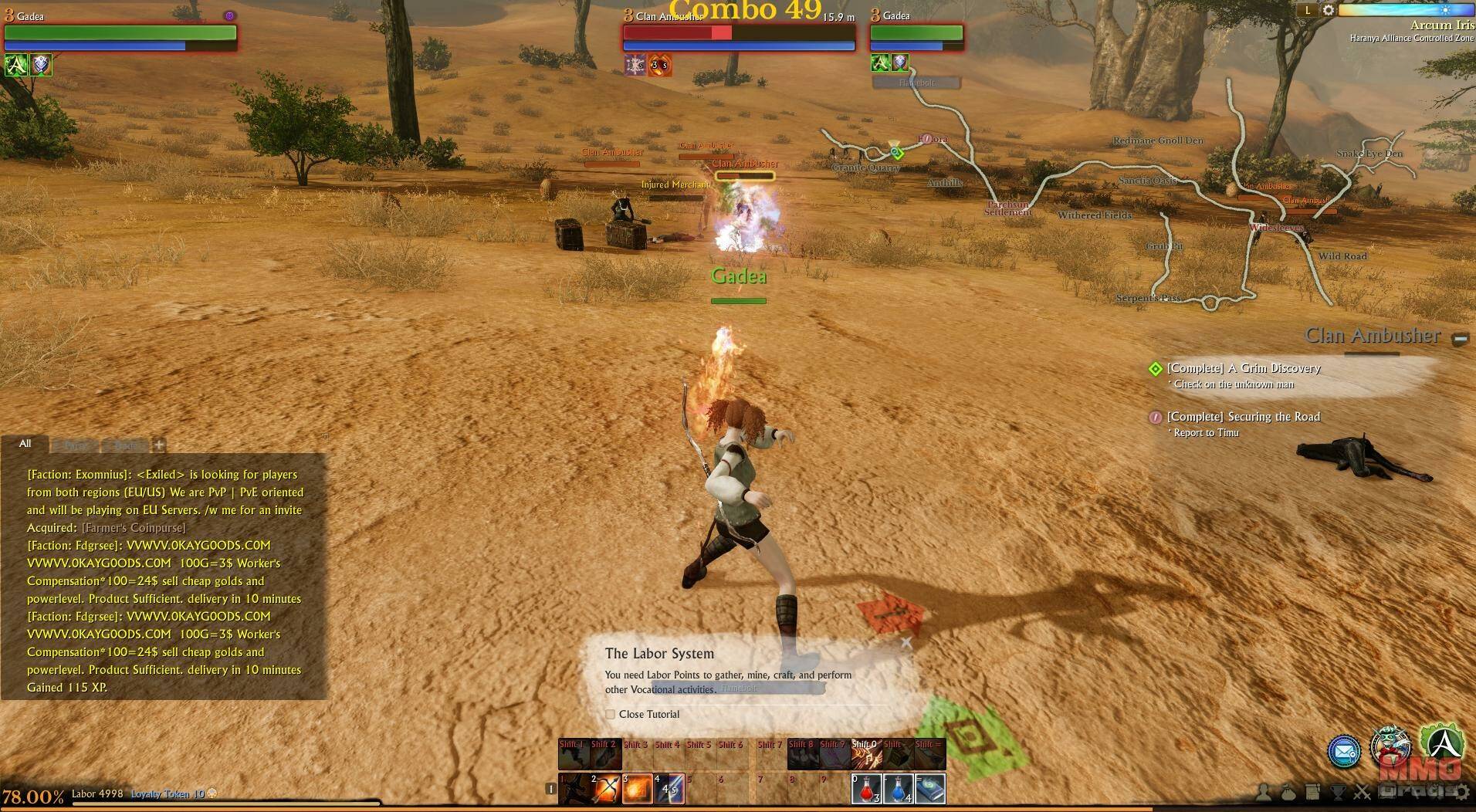Open the gear settings icon beside the clock bar
This screenshot has width=1476, height=812.
click(x=1328, y=10)
